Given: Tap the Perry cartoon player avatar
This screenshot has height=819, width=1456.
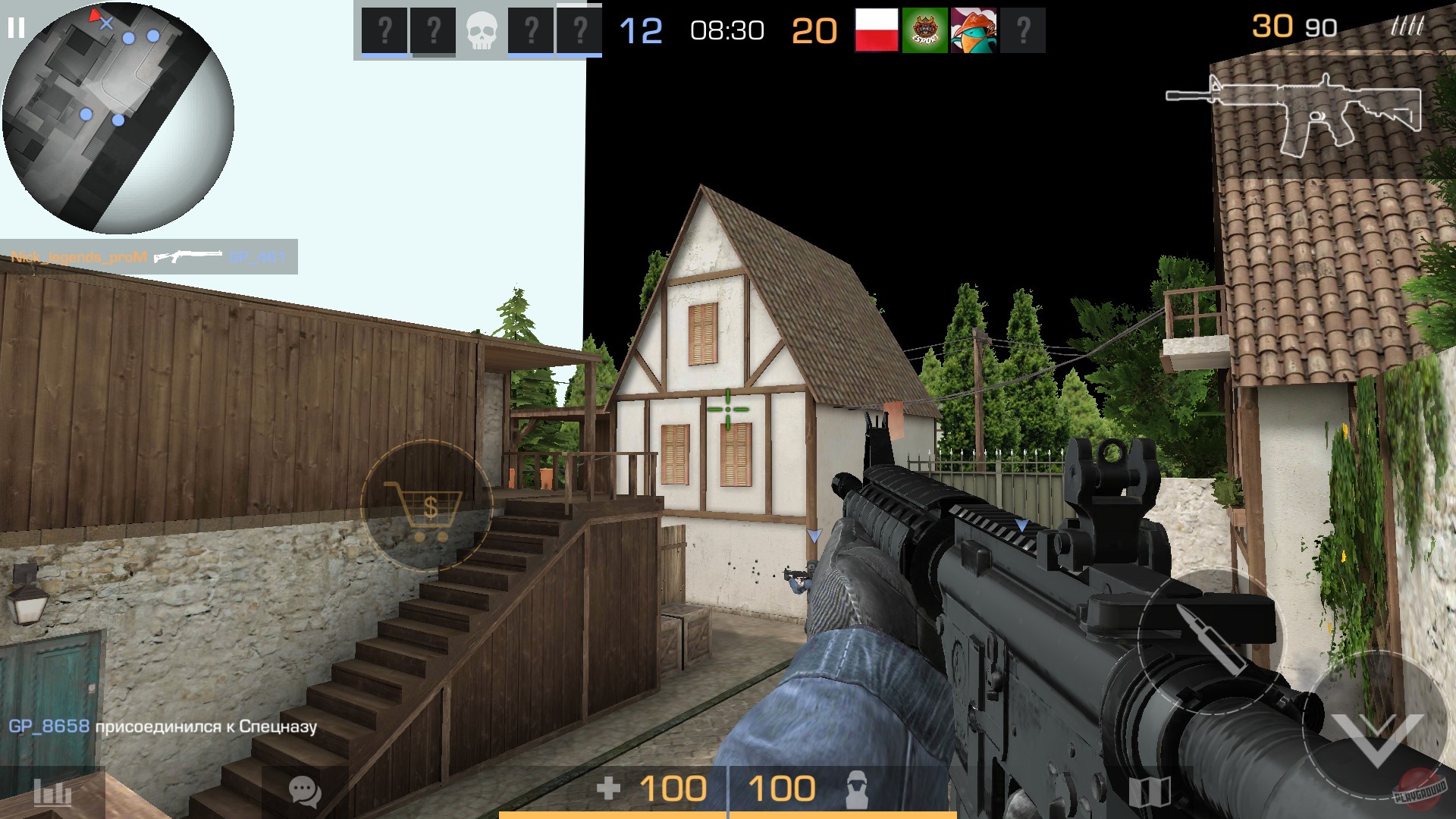Looking at the screenshot, I should pos(974,29).
